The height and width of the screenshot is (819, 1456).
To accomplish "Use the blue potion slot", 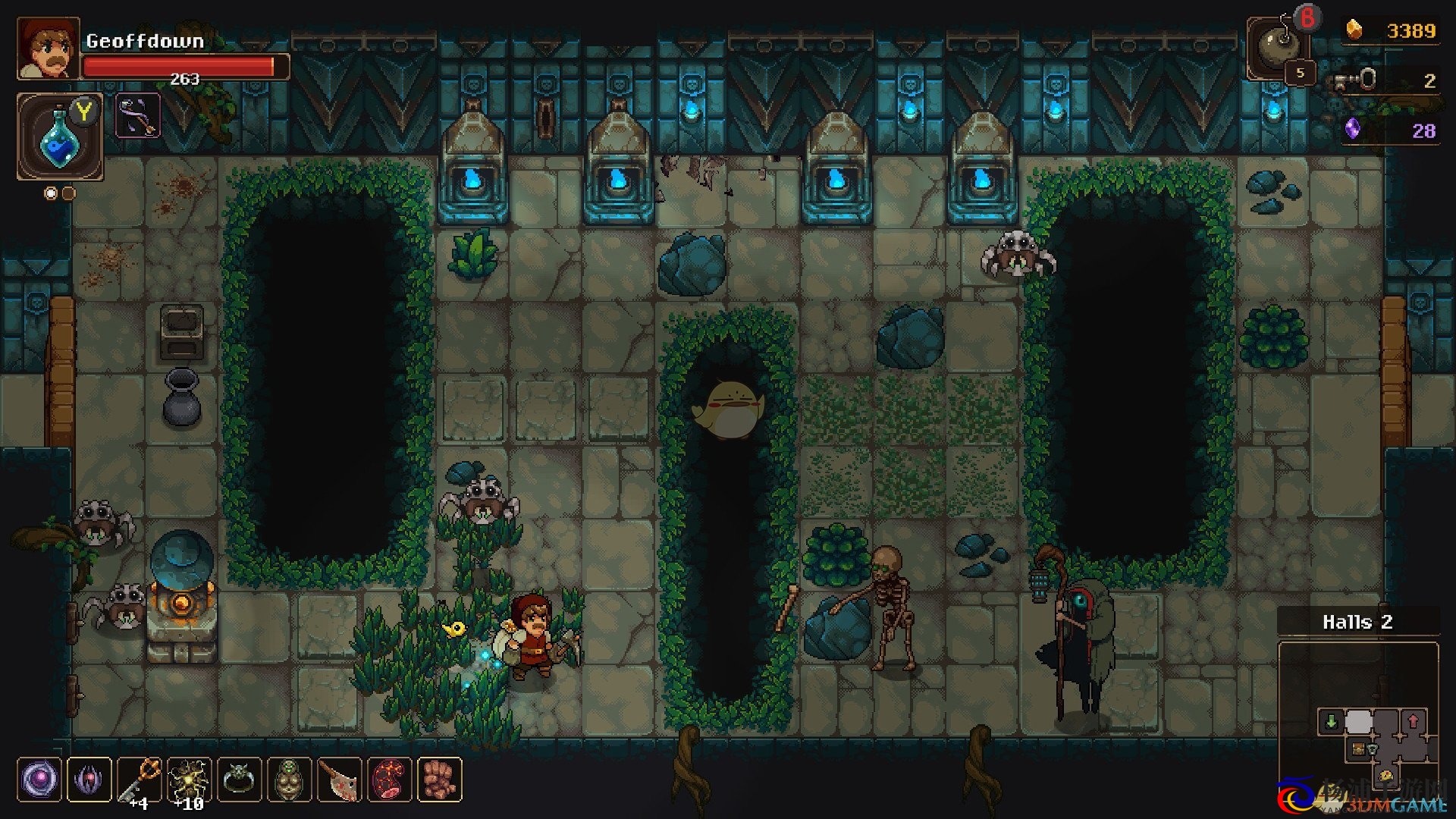I will pyautogui.click(x=59, y=137).
